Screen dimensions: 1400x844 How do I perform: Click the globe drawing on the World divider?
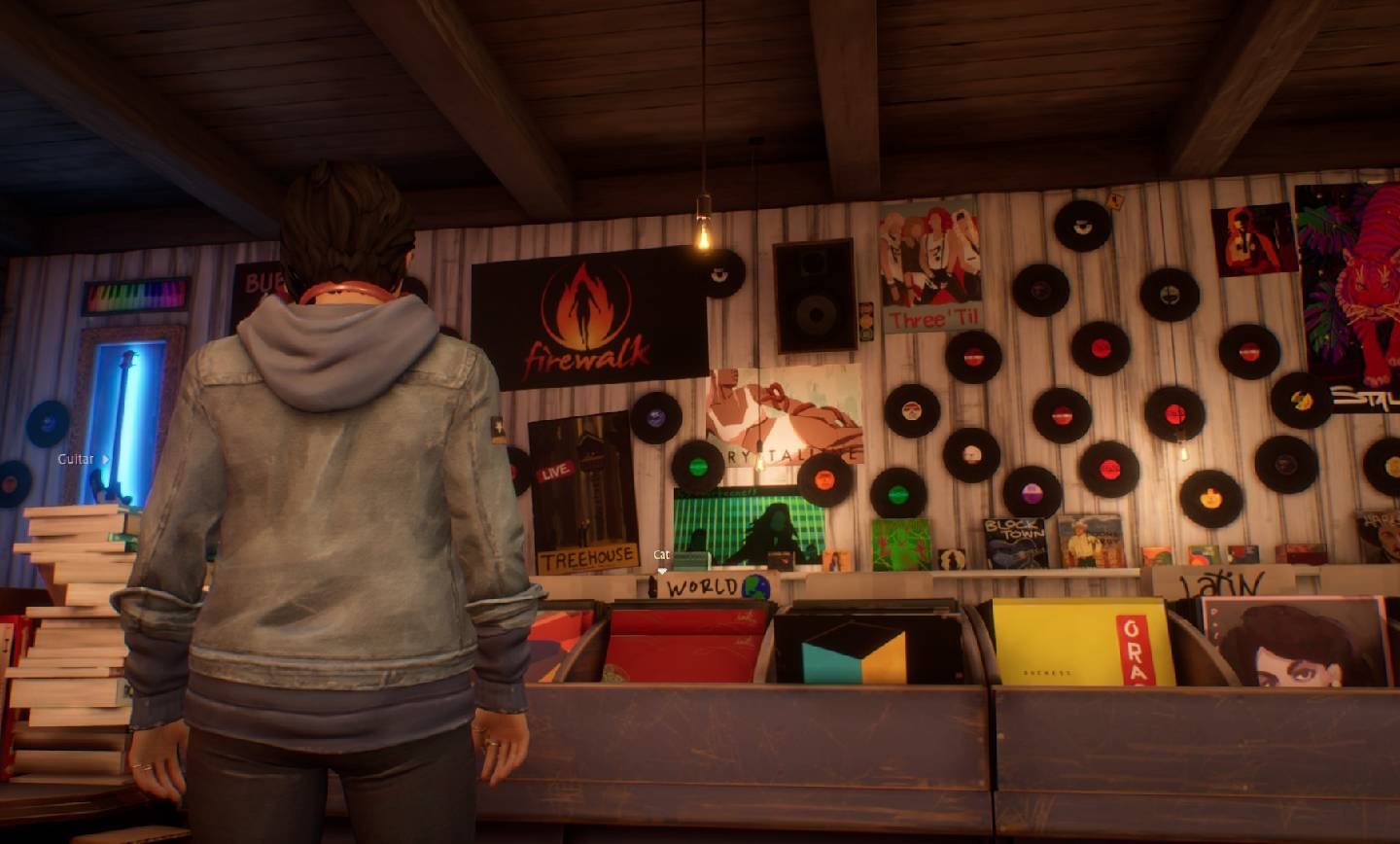point(756,585)
